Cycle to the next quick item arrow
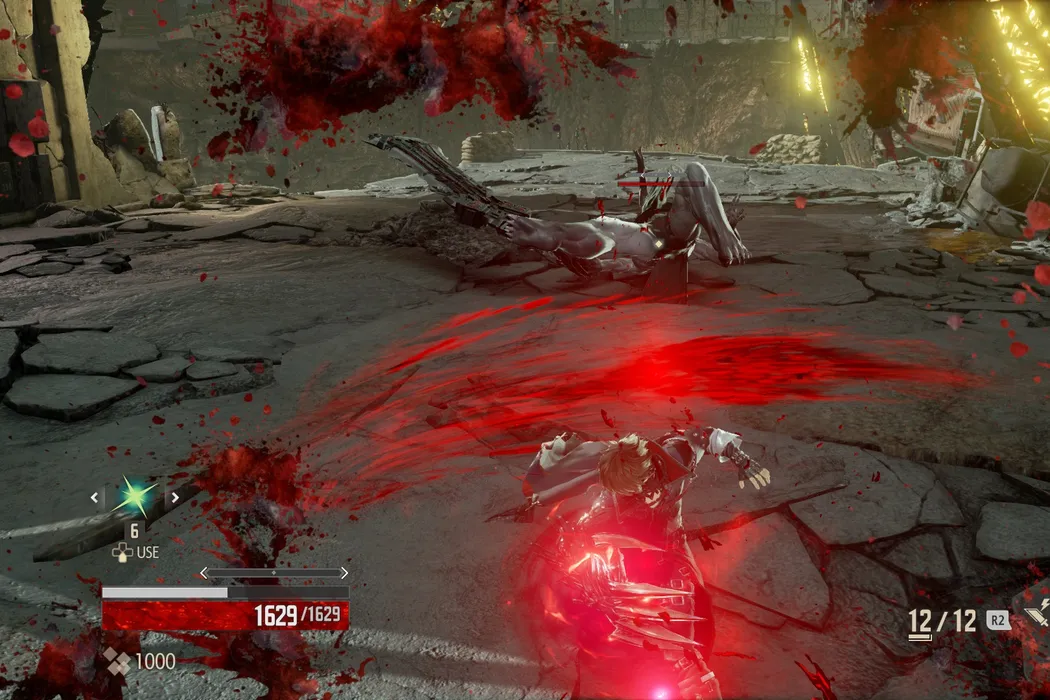Screen dimensions: 1050x700 pyautogui.click(x=175, y=497)
